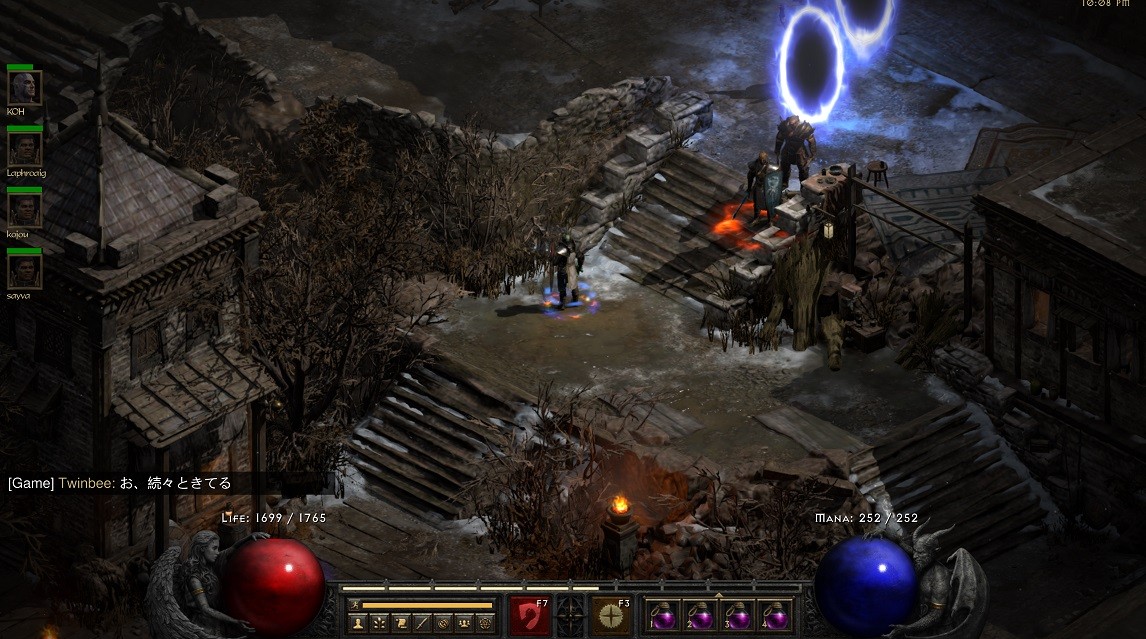
Task: Select Laphroaig's party portrait
Action: pyautogui.click(x=24, y=148)
